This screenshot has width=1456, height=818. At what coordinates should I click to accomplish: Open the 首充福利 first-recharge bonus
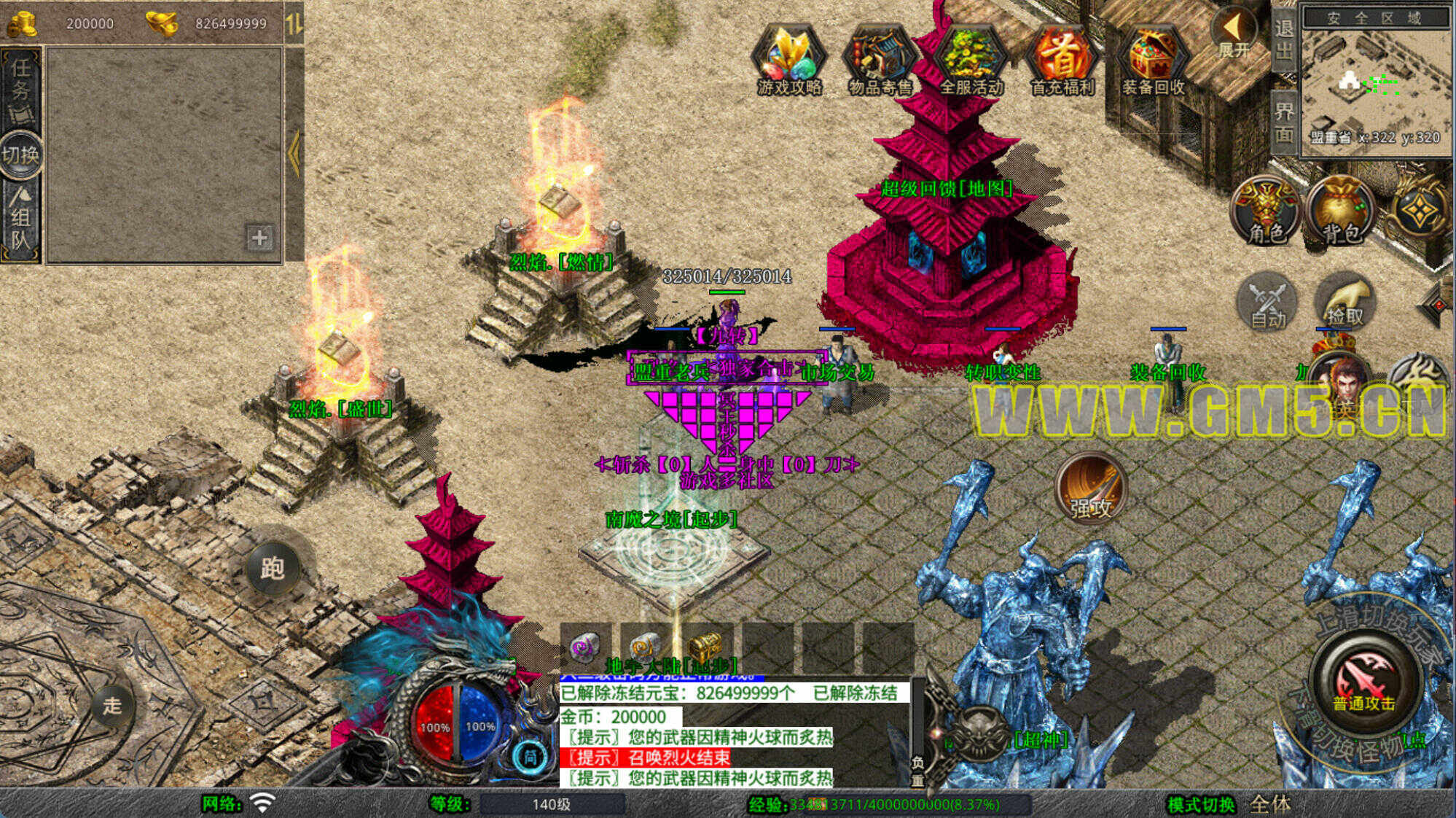click(1062, 60)
